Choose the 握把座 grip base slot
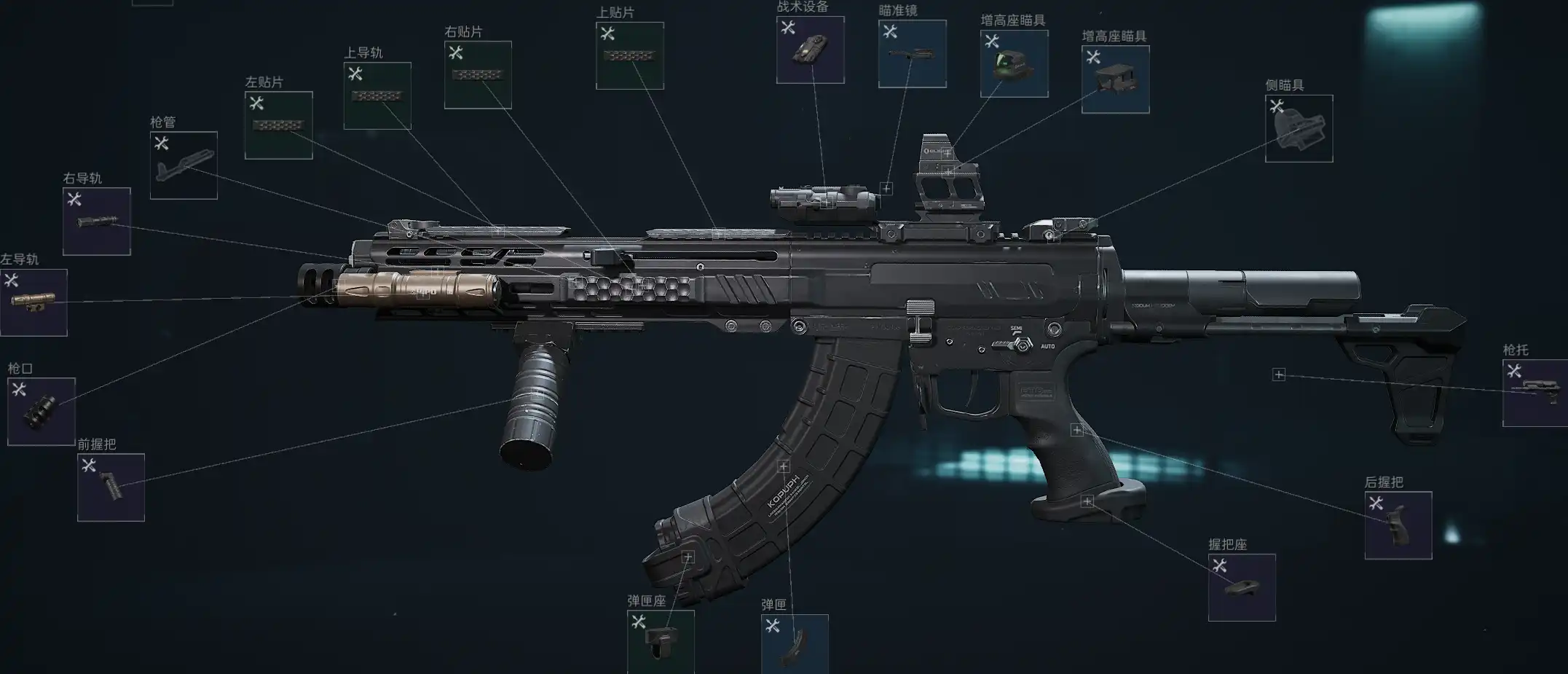 (1242, 587)
